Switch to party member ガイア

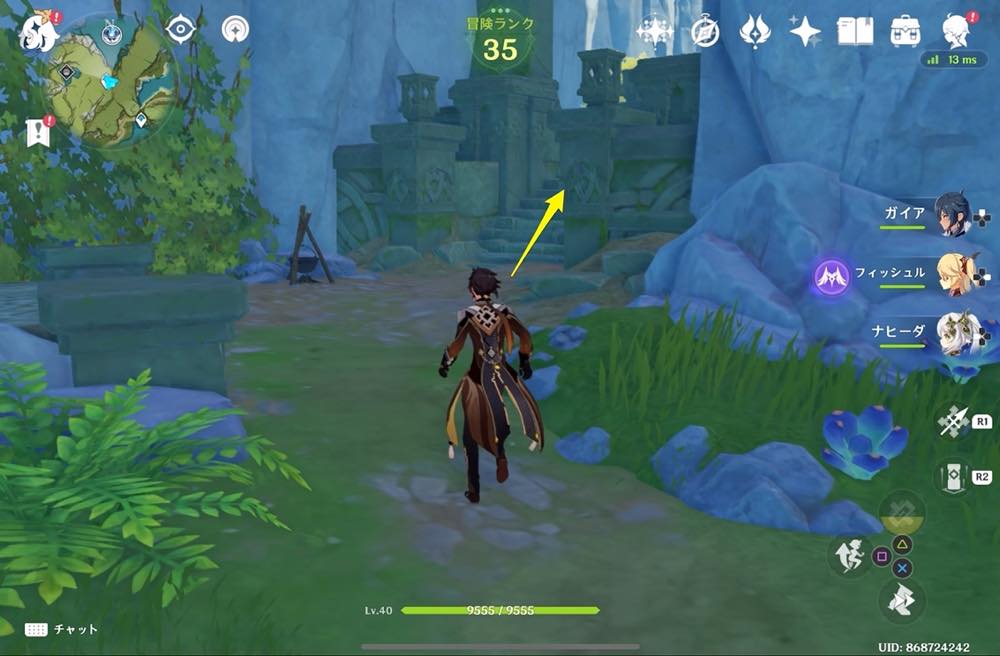coord(952,214)
